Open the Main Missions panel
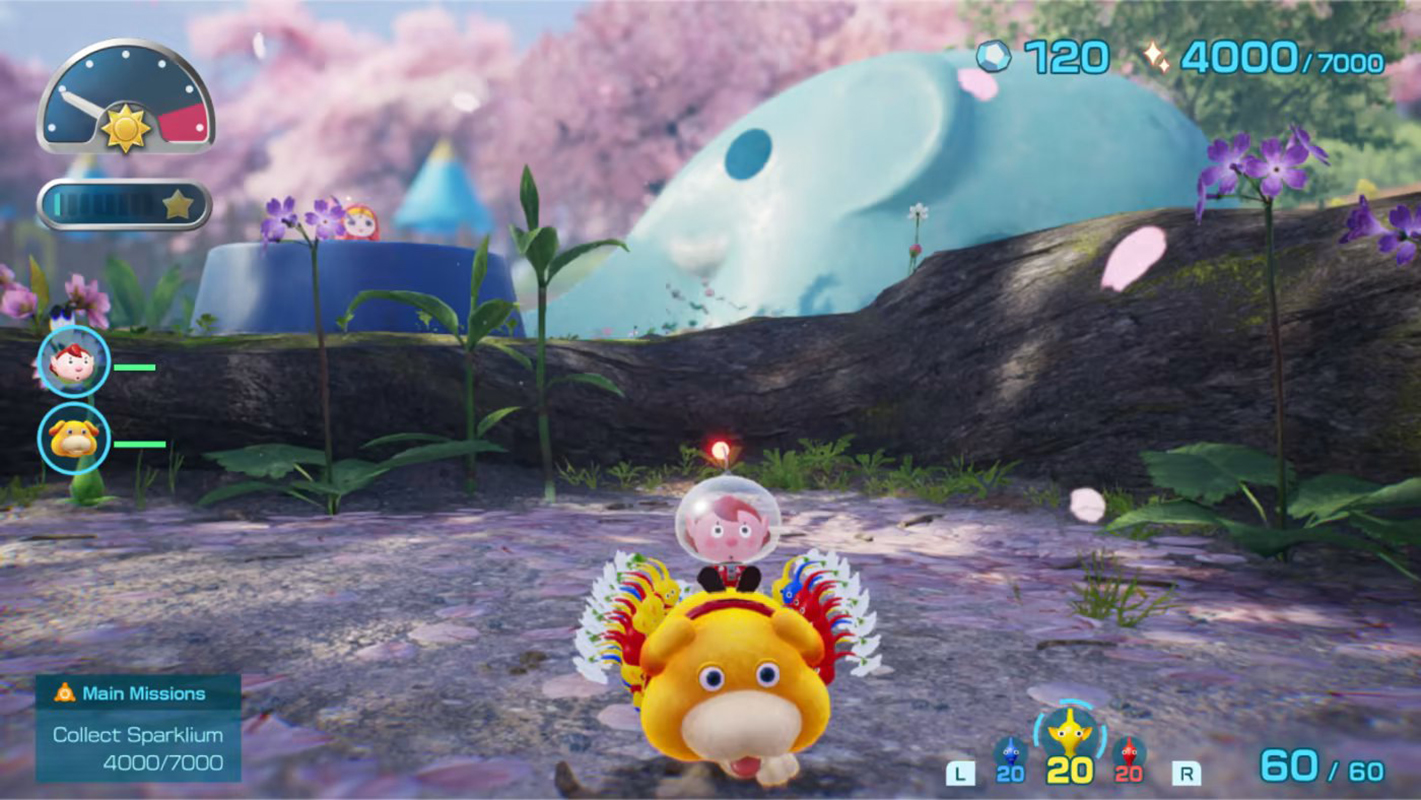Viewport: 1421px width, 800px height. pyautogui.click(x=143, y=692)
